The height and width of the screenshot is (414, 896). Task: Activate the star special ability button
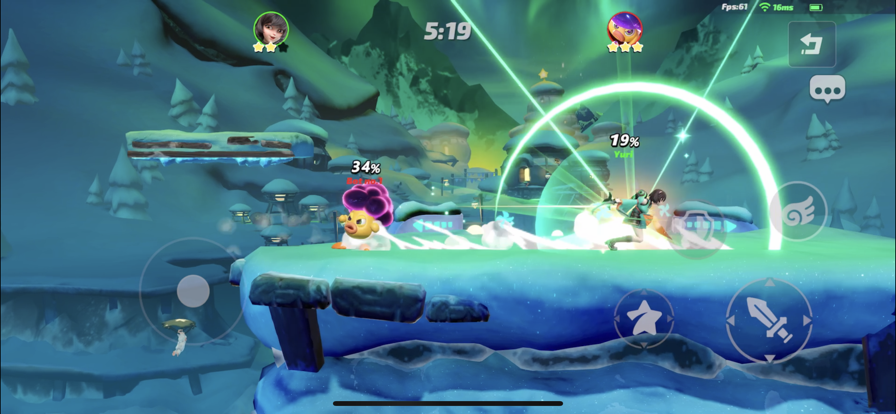(643, 319)
